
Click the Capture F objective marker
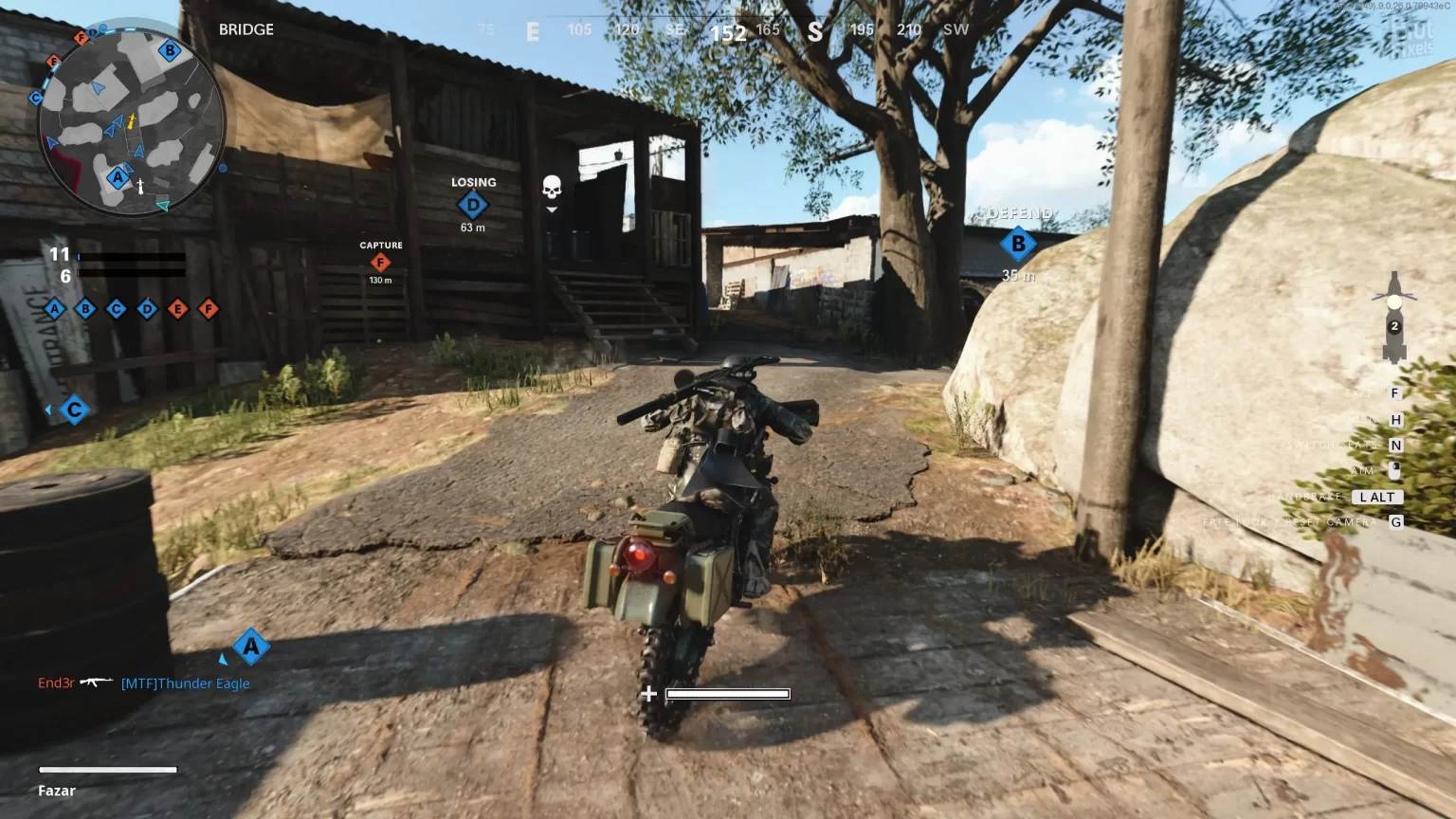click(380, 263)
